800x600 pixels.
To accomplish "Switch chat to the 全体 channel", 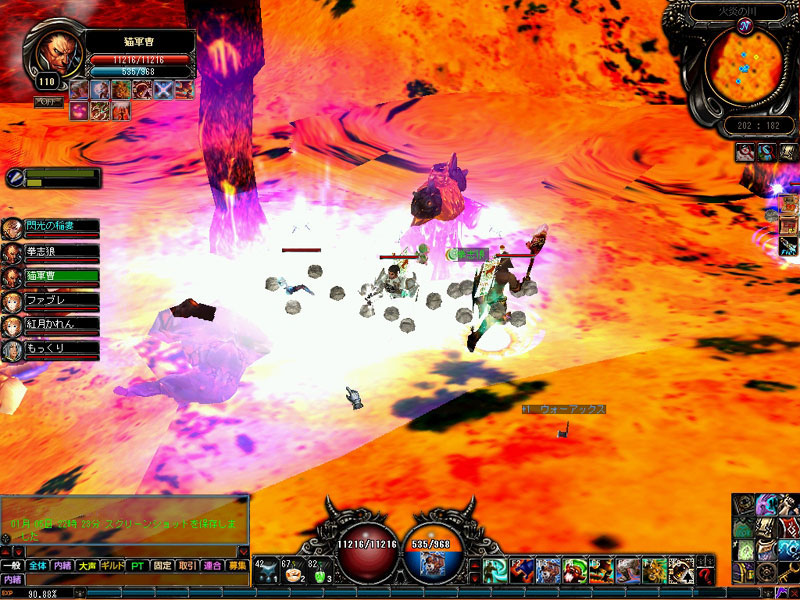I will [37, 566].
